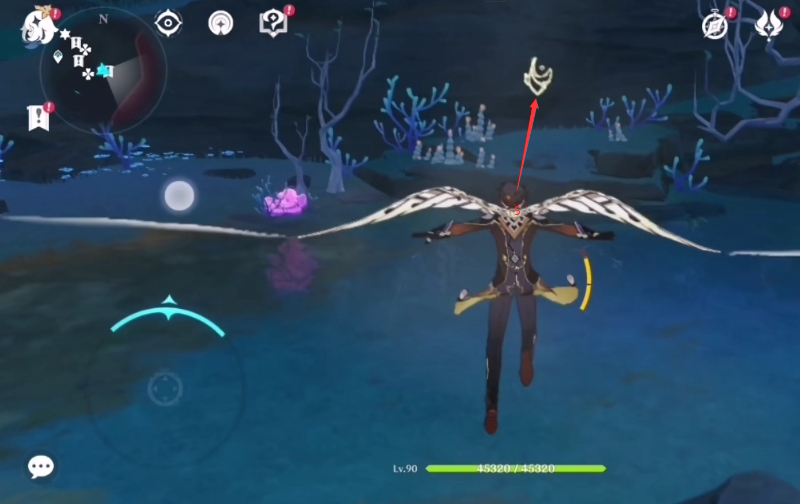800x504 pixels.
Task: Open the Paimon menu
Action: 37,26
